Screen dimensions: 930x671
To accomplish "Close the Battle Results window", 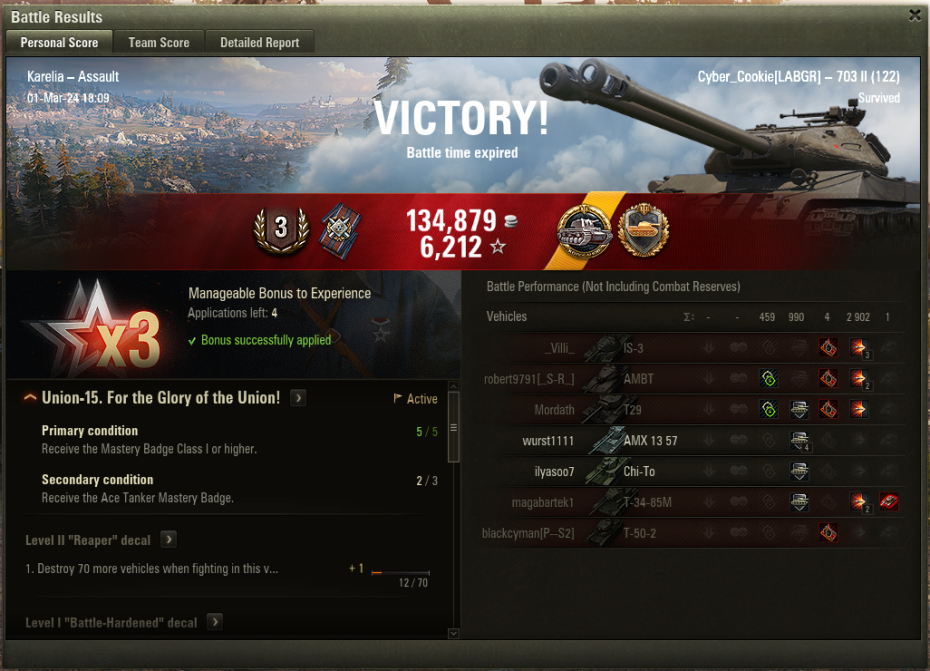I will pyautogui.click(x=914, y=16).
